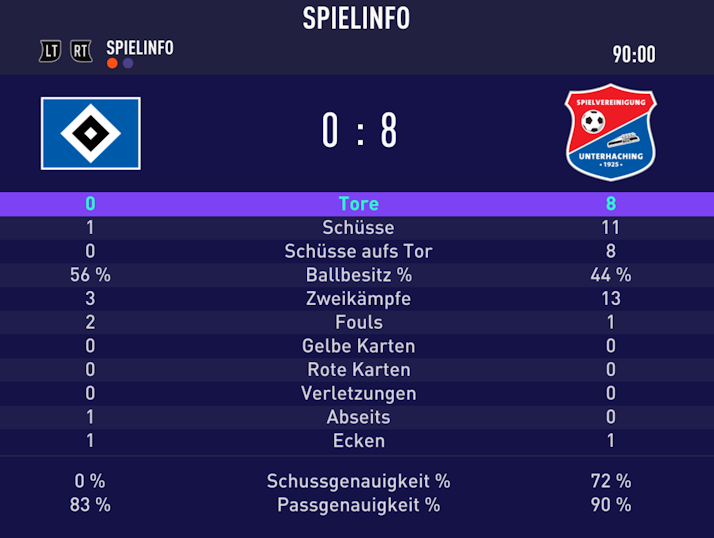The image size is (714, 538).
Task: Select the Schüsse aufs Tor row
Action: [x=357, y=251]
